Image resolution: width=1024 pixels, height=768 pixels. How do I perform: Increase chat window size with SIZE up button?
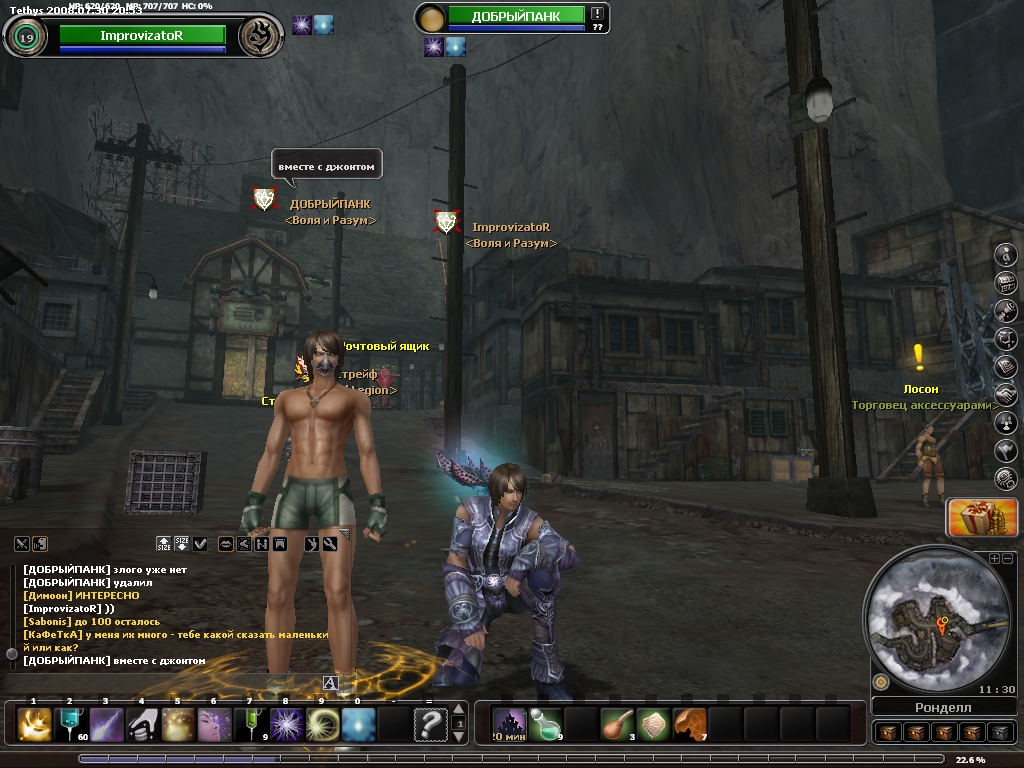(x=164, y=543)
